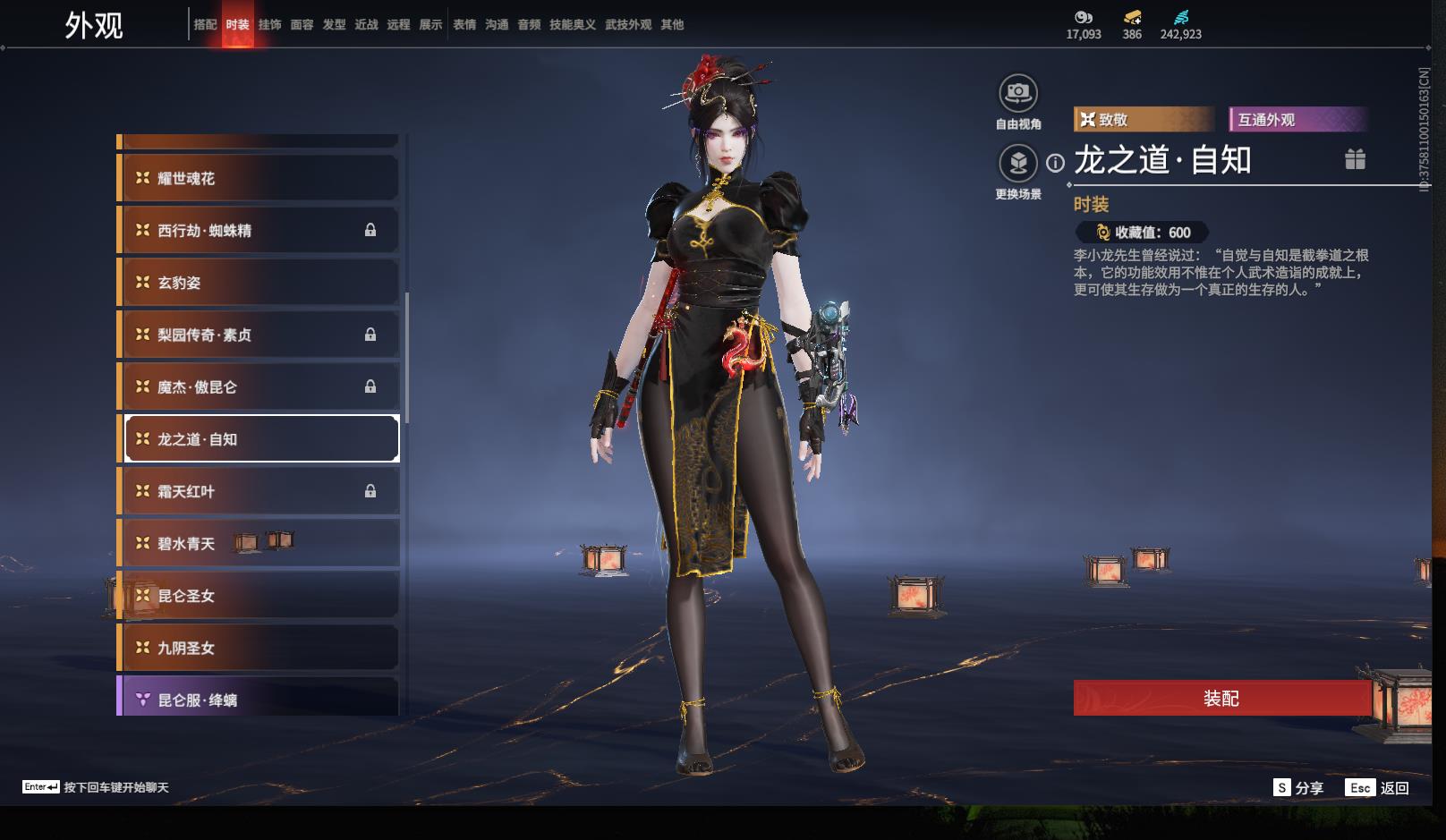This screenshot has height=840, width=1446.
Task: Choose the 耀世魂花 outfit
Action: pos(259,178)
